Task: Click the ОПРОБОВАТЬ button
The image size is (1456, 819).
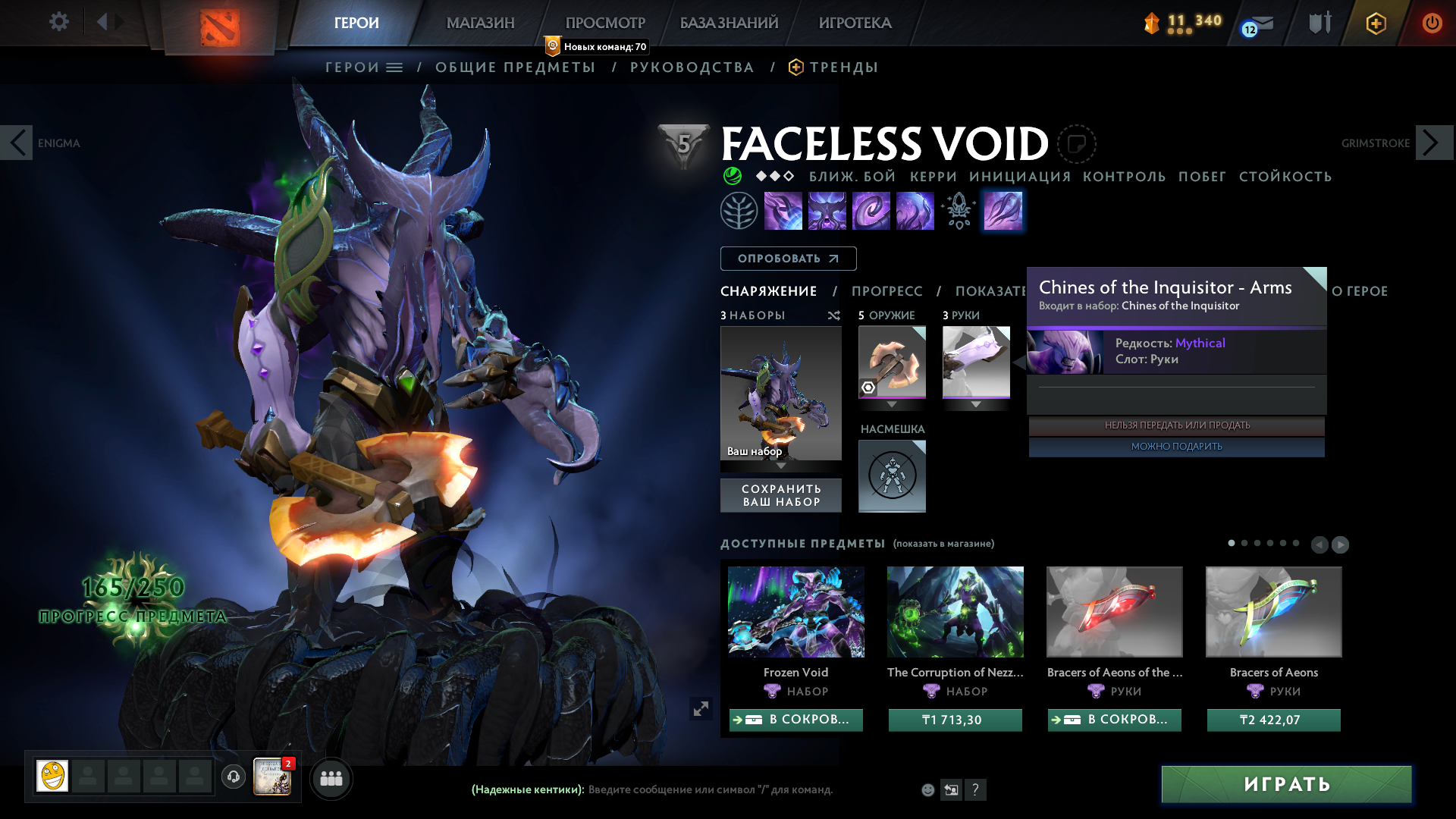Action: pos(788,258)
